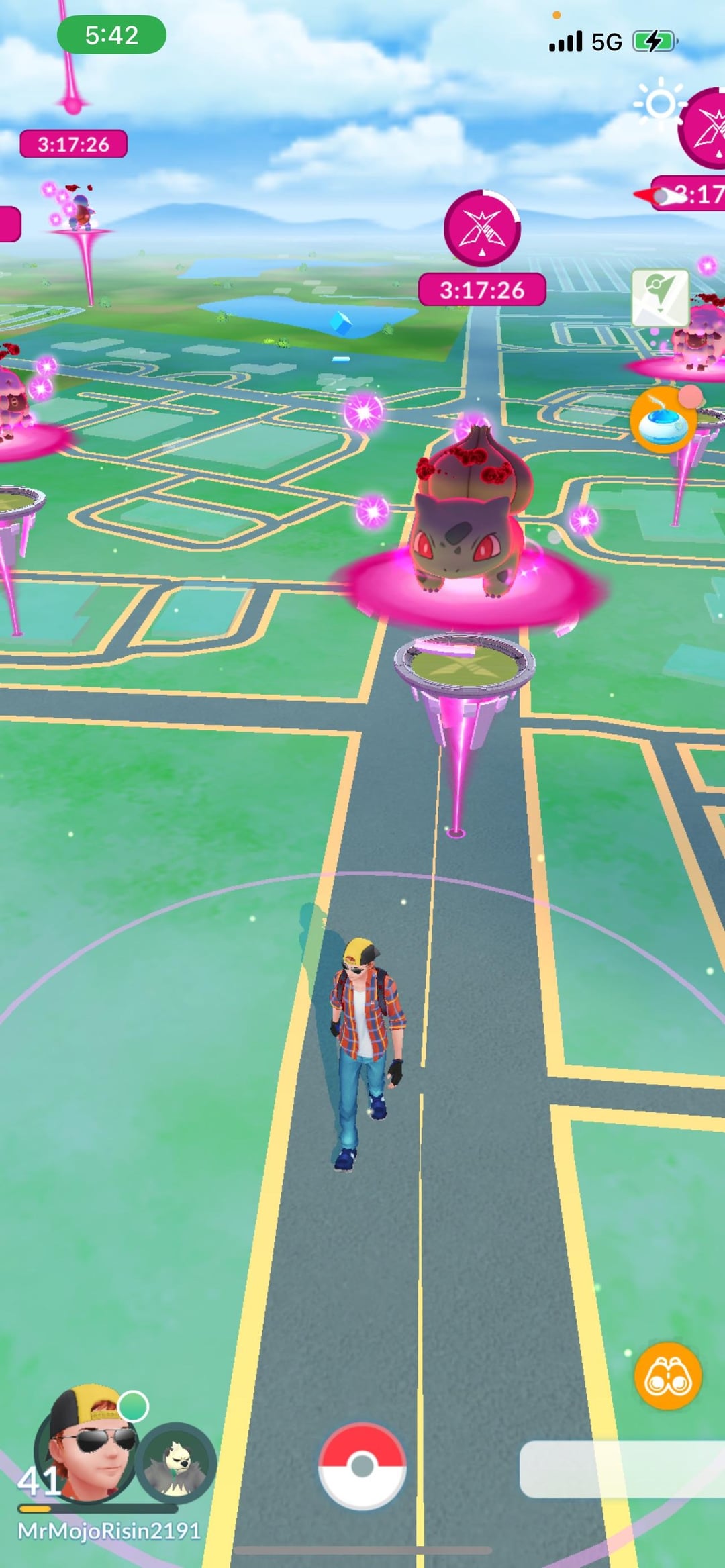Screen dimensions: 725x1568
Task: Select the raid badge above Bulbasaur
Action: pos(482,228)
